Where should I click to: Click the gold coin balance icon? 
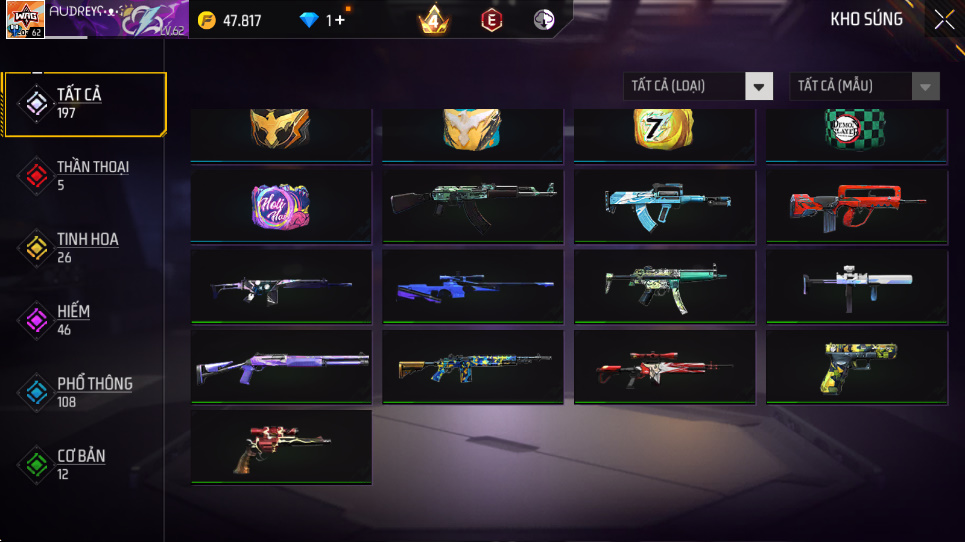pos(207,20)
